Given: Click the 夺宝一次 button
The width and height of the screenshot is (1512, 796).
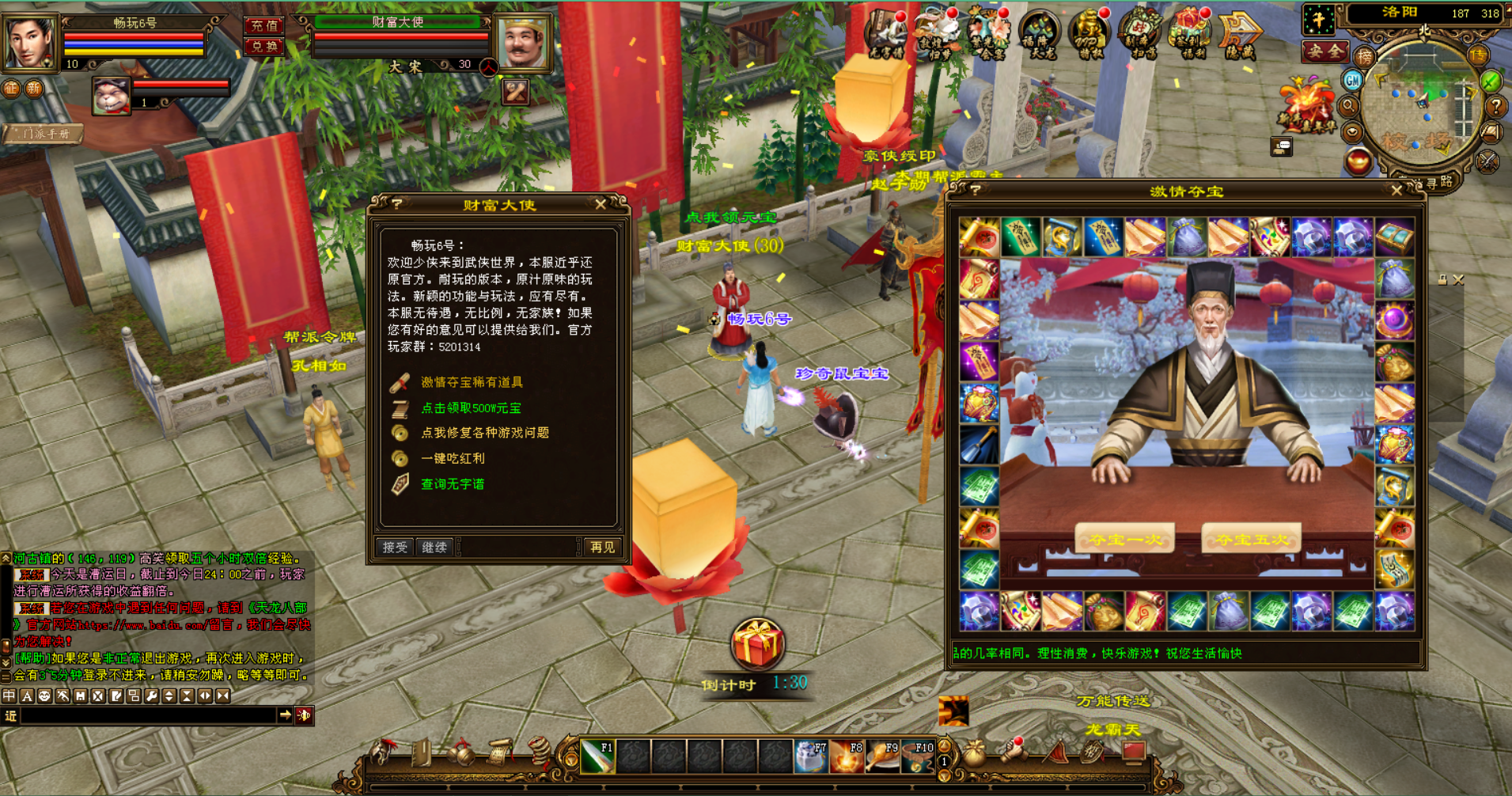Looking at the screenshot, I should (x=1124, y=540).
